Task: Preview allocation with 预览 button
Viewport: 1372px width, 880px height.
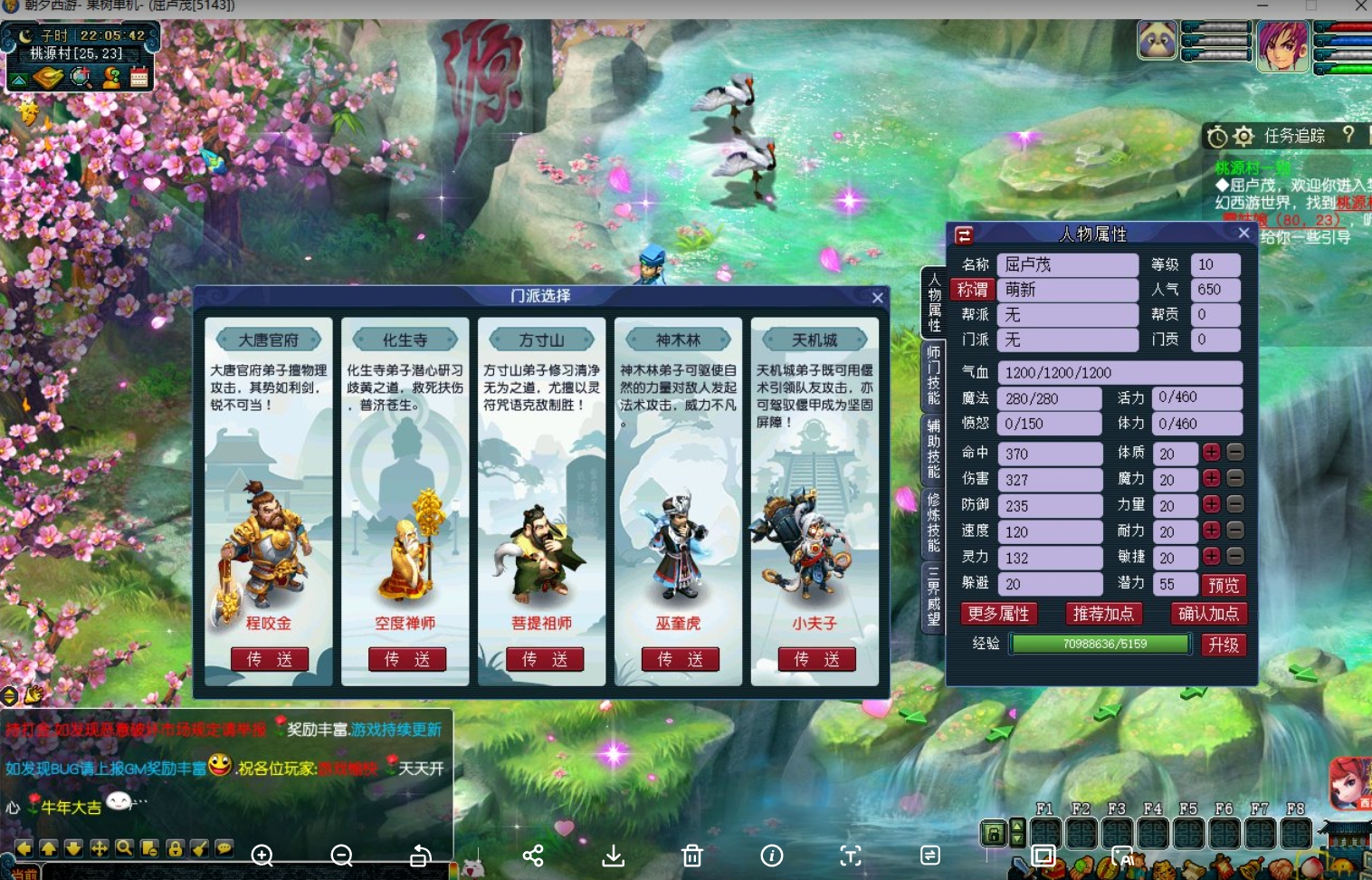Action: point(1223,585)
